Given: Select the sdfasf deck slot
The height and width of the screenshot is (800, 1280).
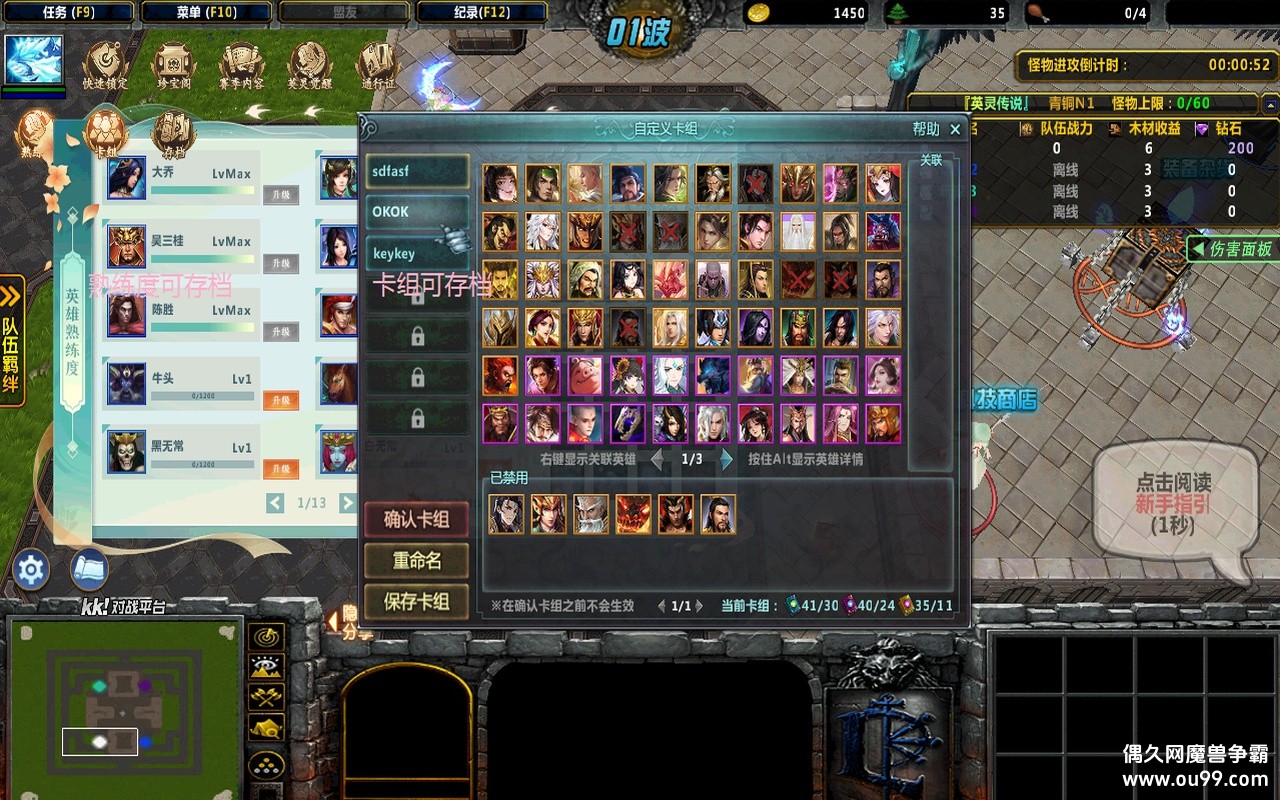Looking at the screenshot, I should click(x=416, y=171).
